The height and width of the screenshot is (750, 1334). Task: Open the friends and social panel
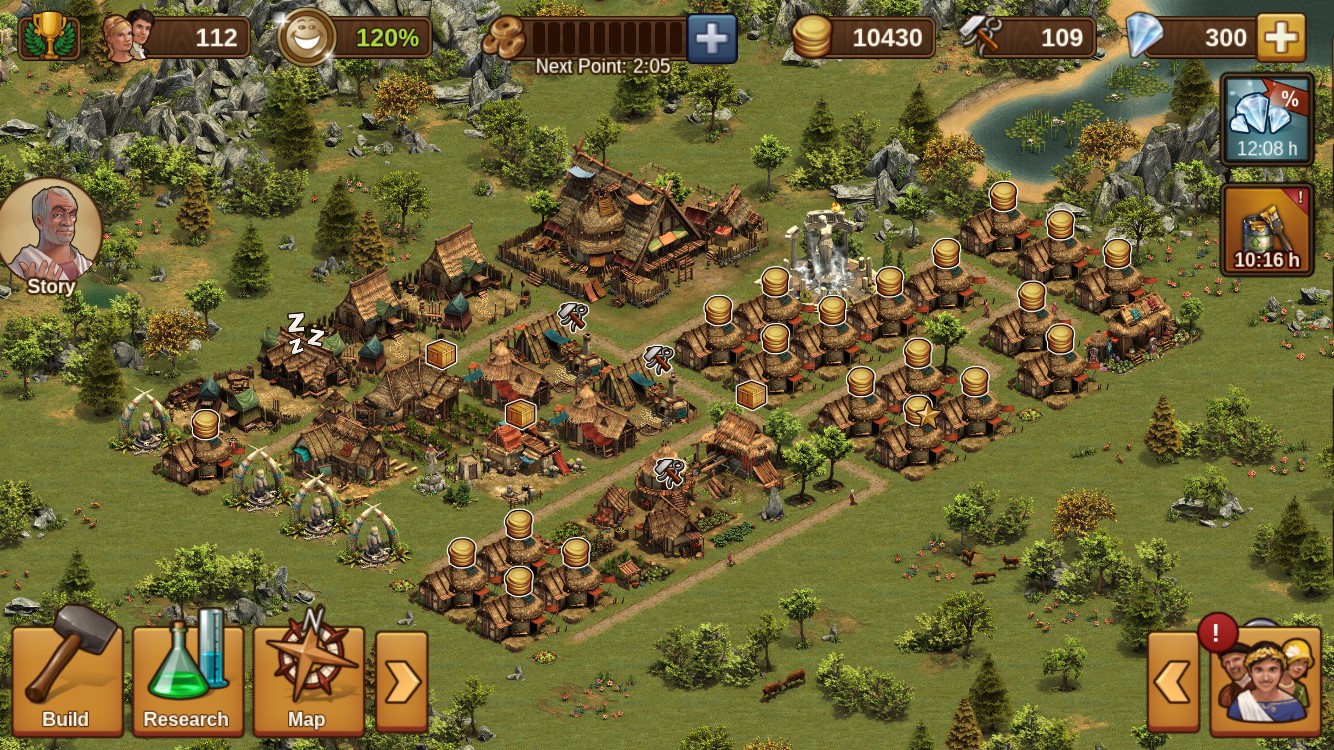1266,682
